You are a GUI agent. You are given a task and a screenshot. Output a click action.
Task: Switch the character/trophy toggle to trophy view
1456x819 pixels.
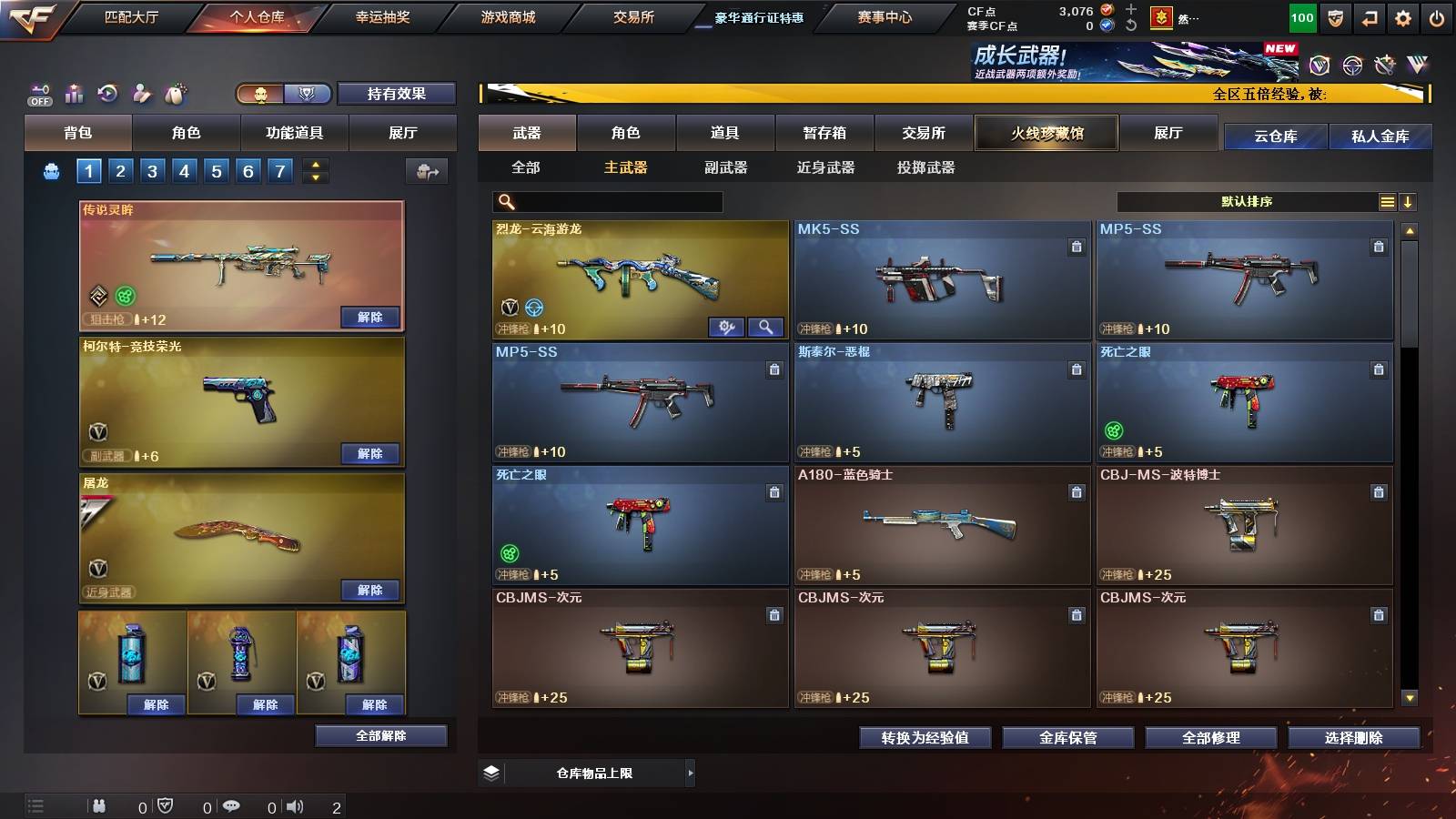pos(307,93)
